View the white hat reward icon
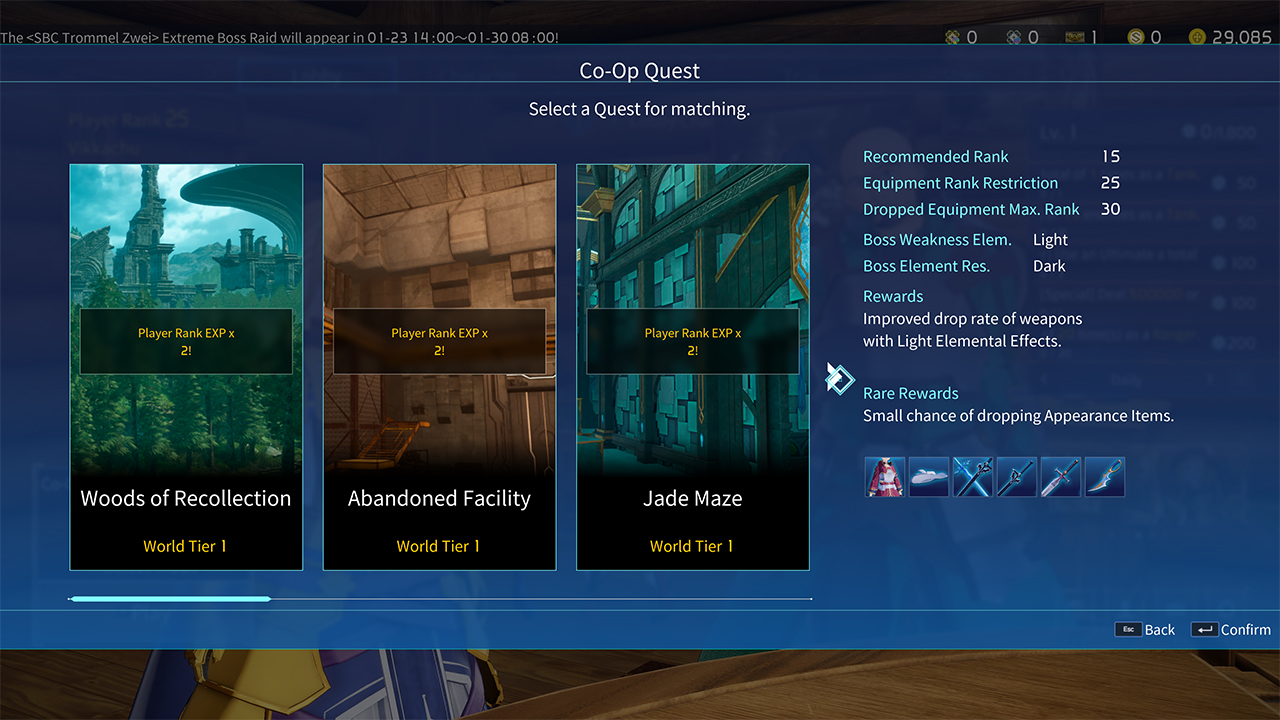The width and height of the screenshot is (1280, 720). [x=929, y=477]
